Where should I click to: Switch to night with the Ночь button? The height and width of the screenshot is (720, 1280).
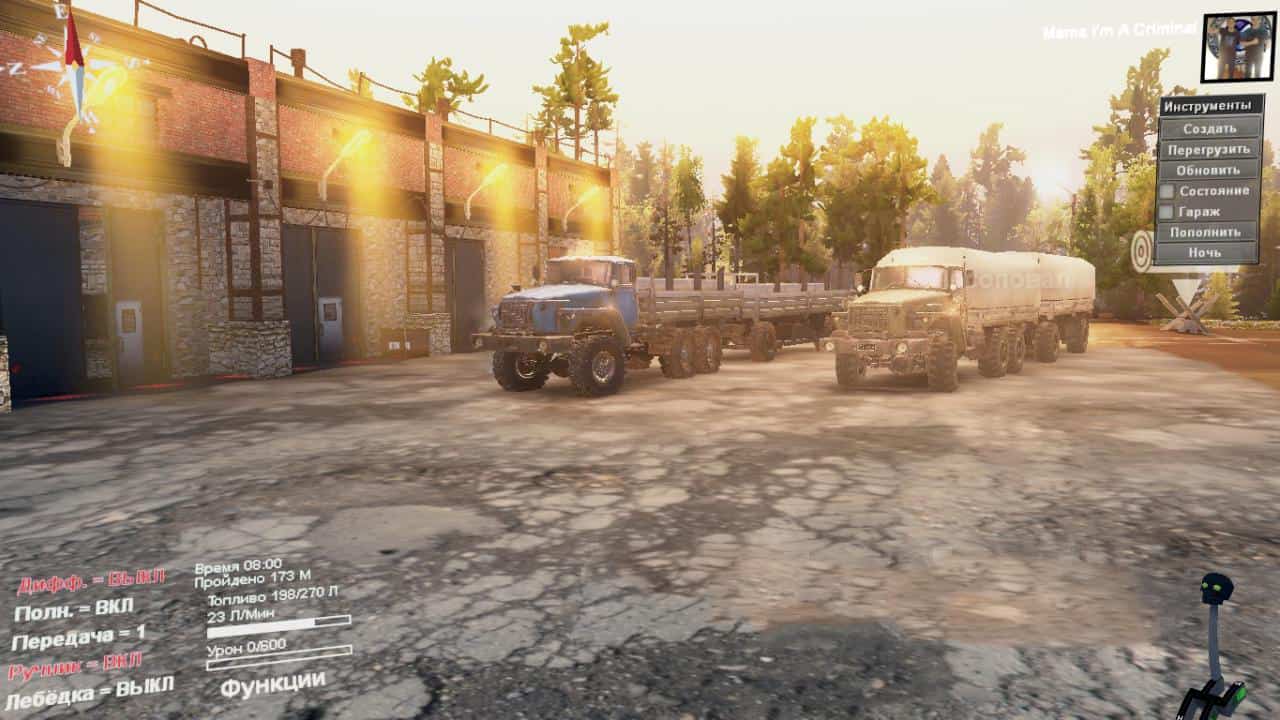1209,253
